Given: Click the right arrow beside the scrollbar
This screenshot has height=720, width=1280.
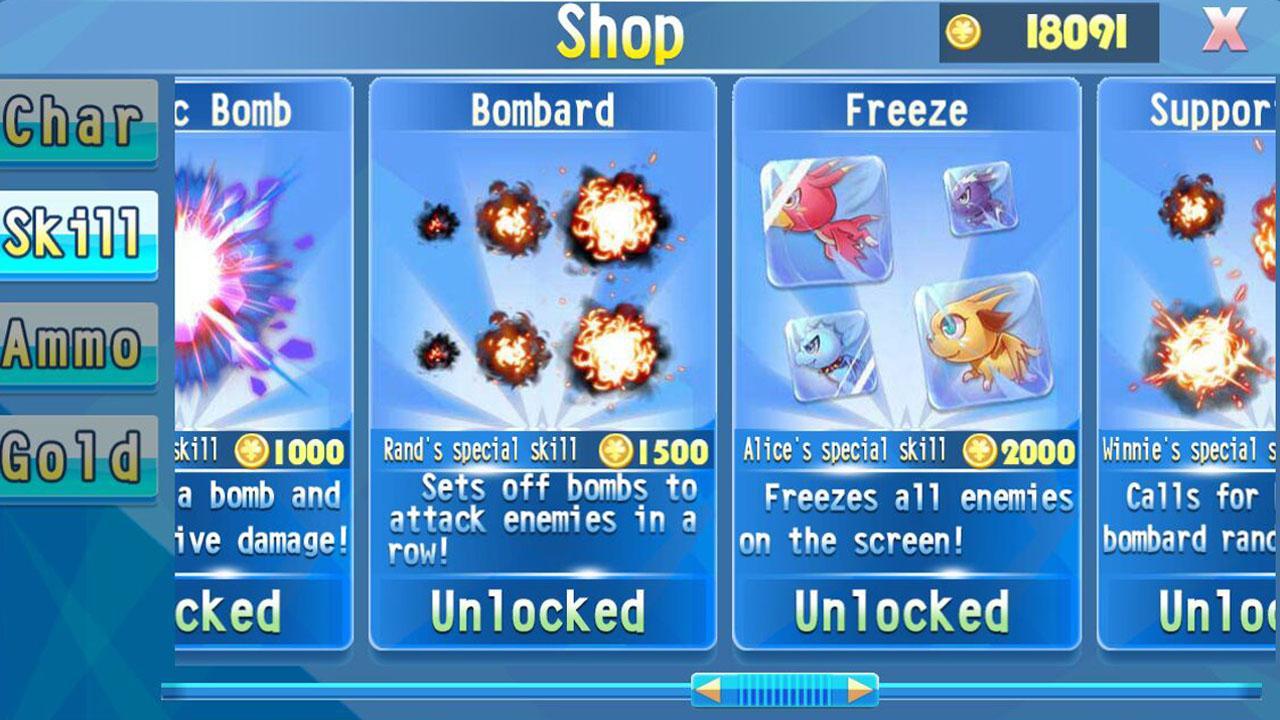Looking at the screenshot, I should (847, 691).
